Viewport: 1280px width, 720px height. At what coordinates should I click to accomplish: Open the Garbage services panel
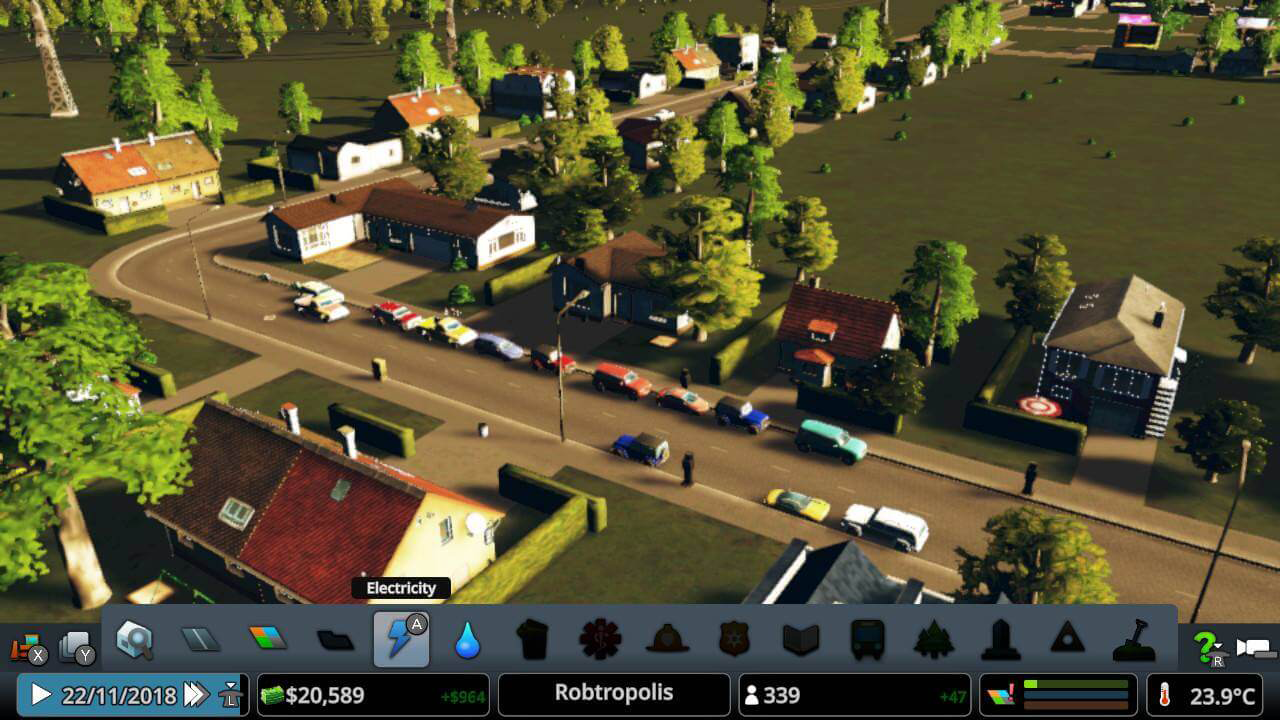(x=533, y=640)
